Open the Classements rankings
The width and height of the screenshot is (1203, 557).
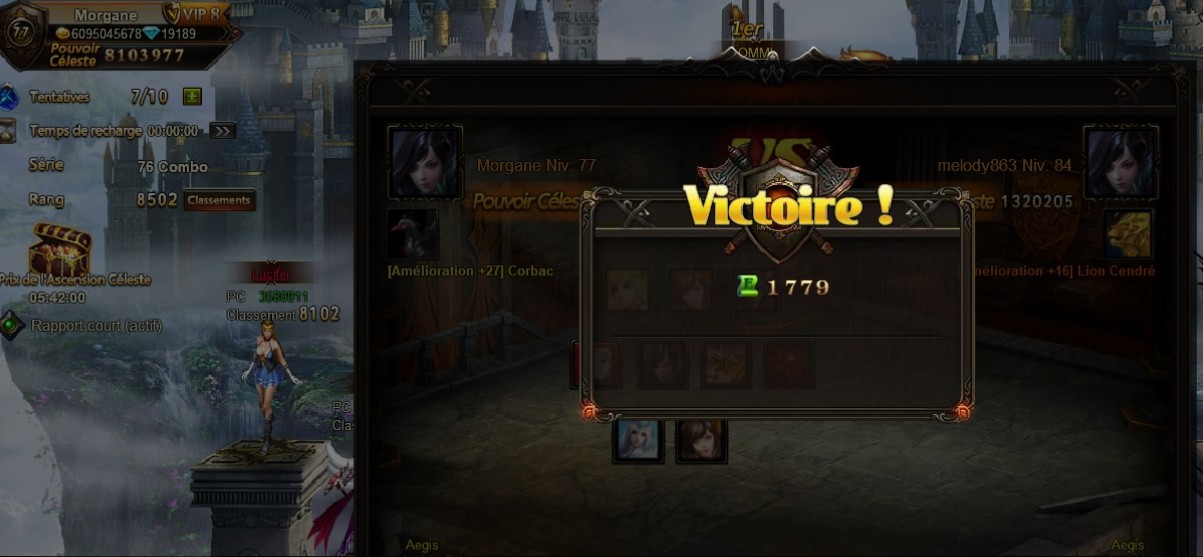coord(219,200)
